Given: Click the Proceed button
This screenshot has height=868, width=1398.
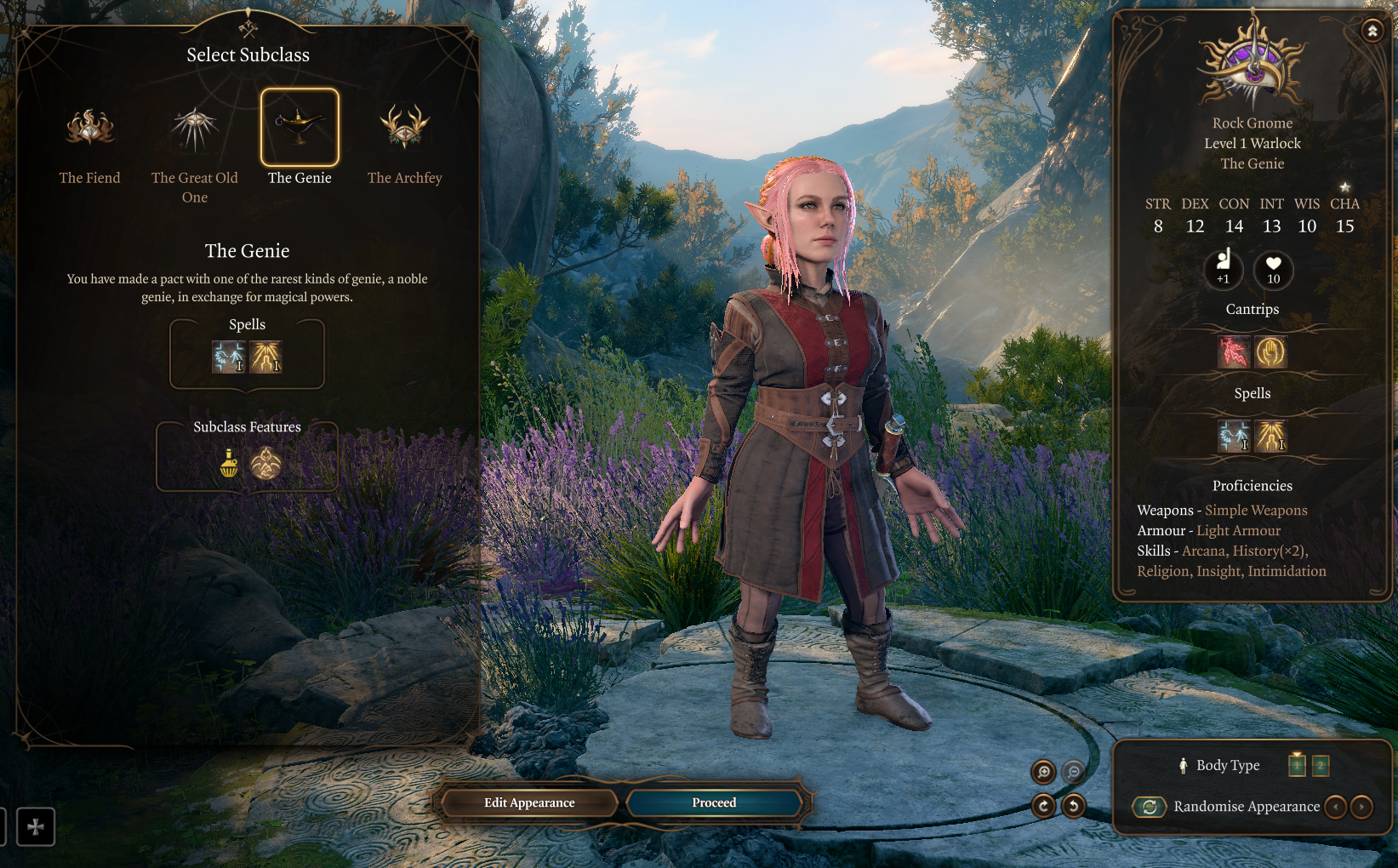Looking at the screenshot, I should pos(714,802).
